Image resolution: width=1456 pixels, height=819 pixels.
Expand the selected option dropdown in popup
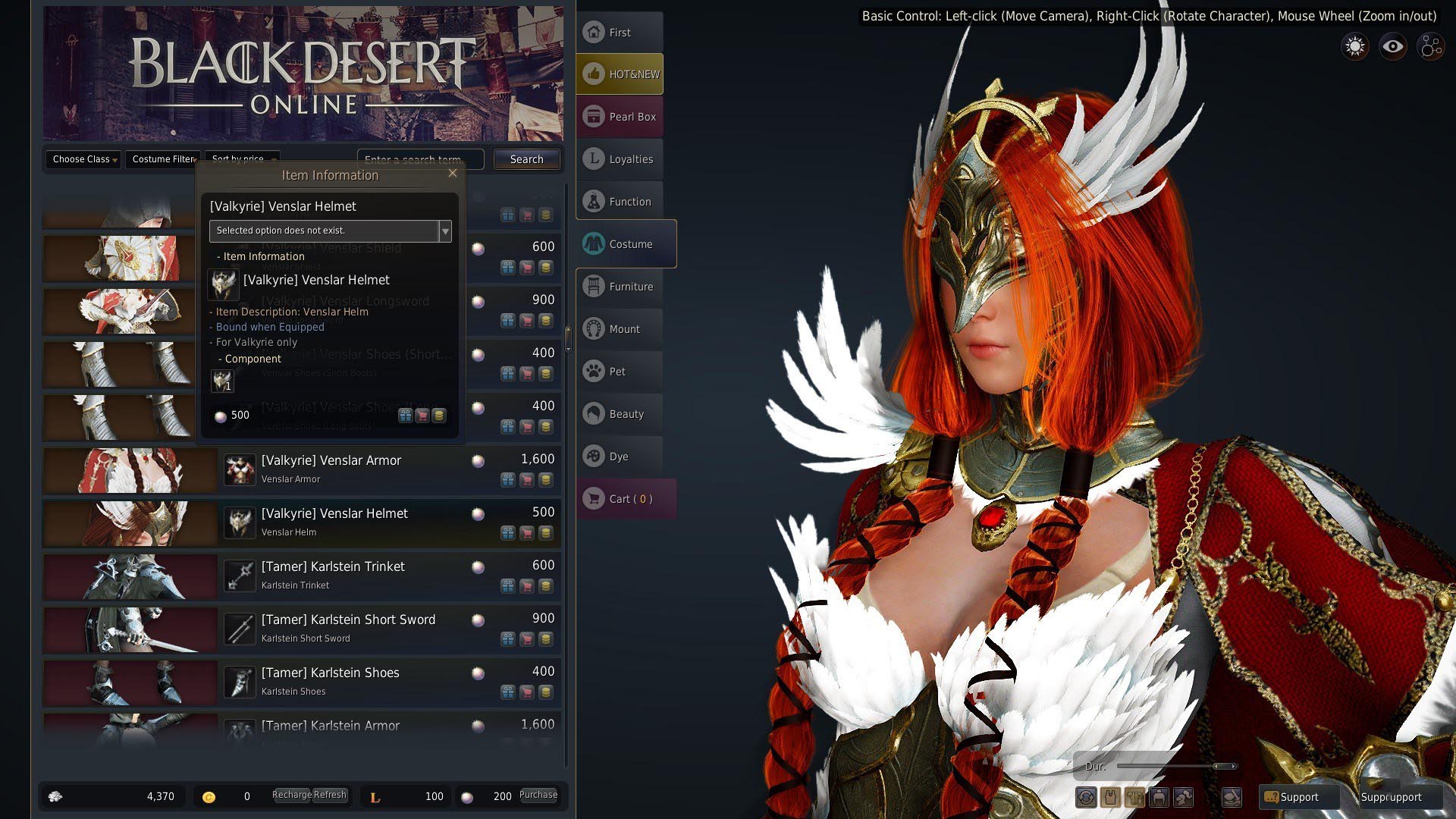(x=445, y=231)
